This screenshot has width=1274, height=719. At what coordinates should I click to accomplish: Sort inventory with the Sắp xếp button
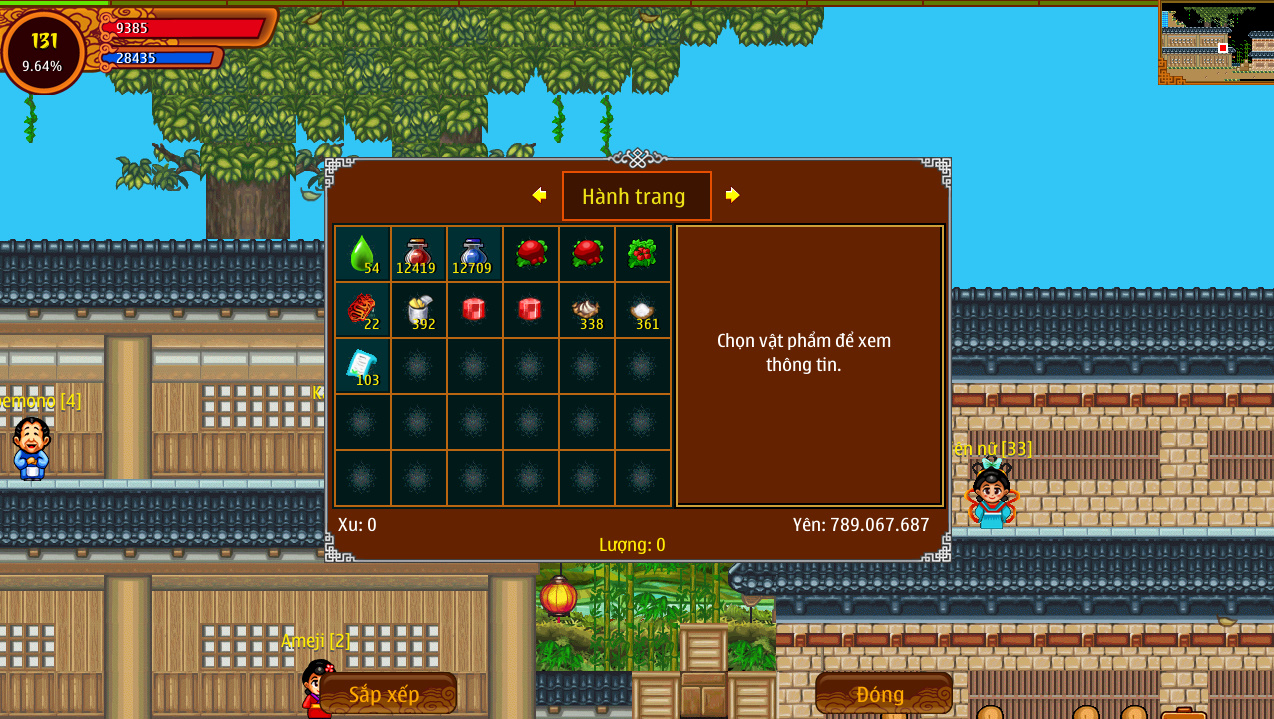click(387, 694)
